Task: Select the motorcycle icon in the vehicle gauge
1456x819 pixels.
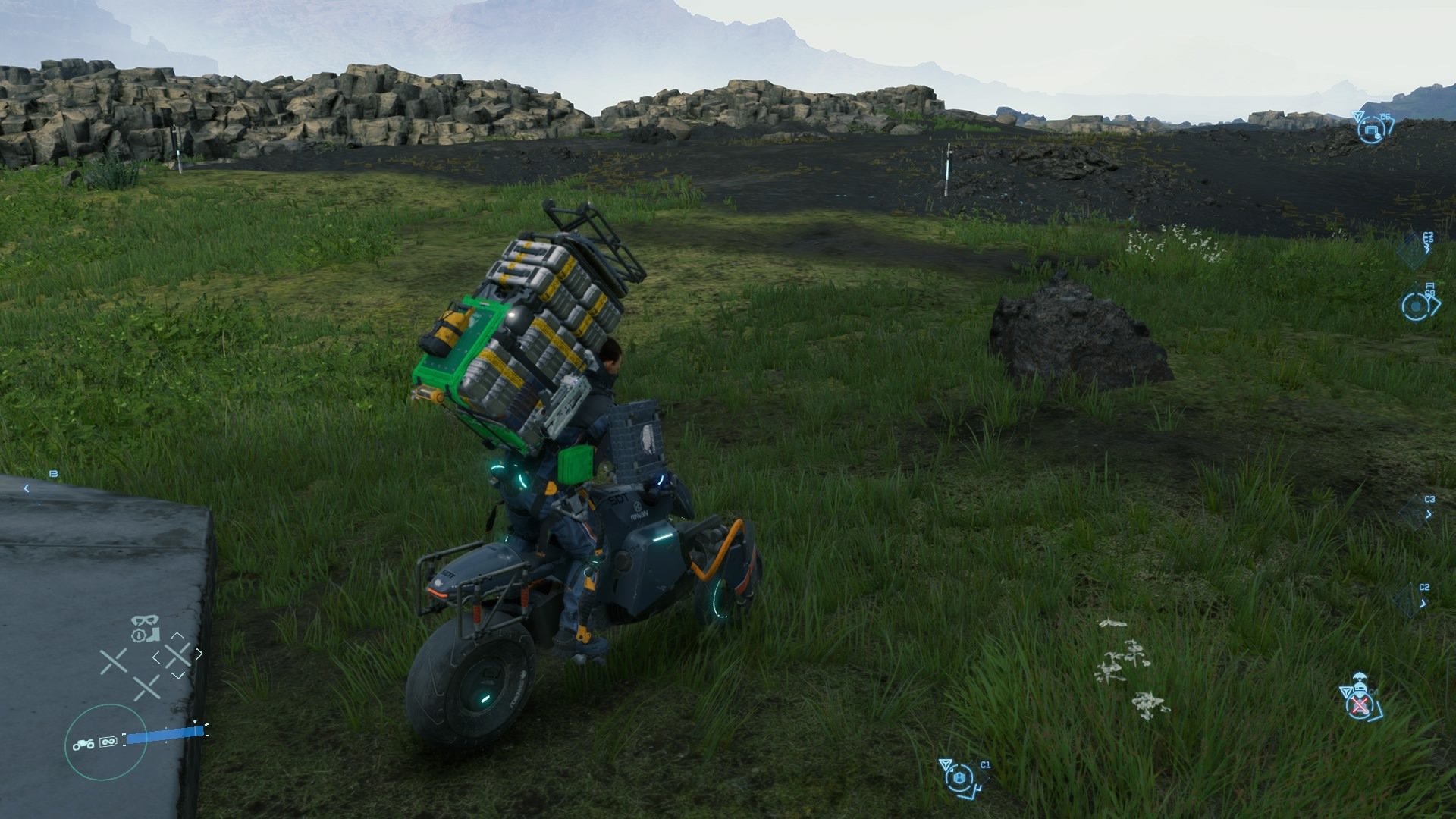Action: point(83,744)
